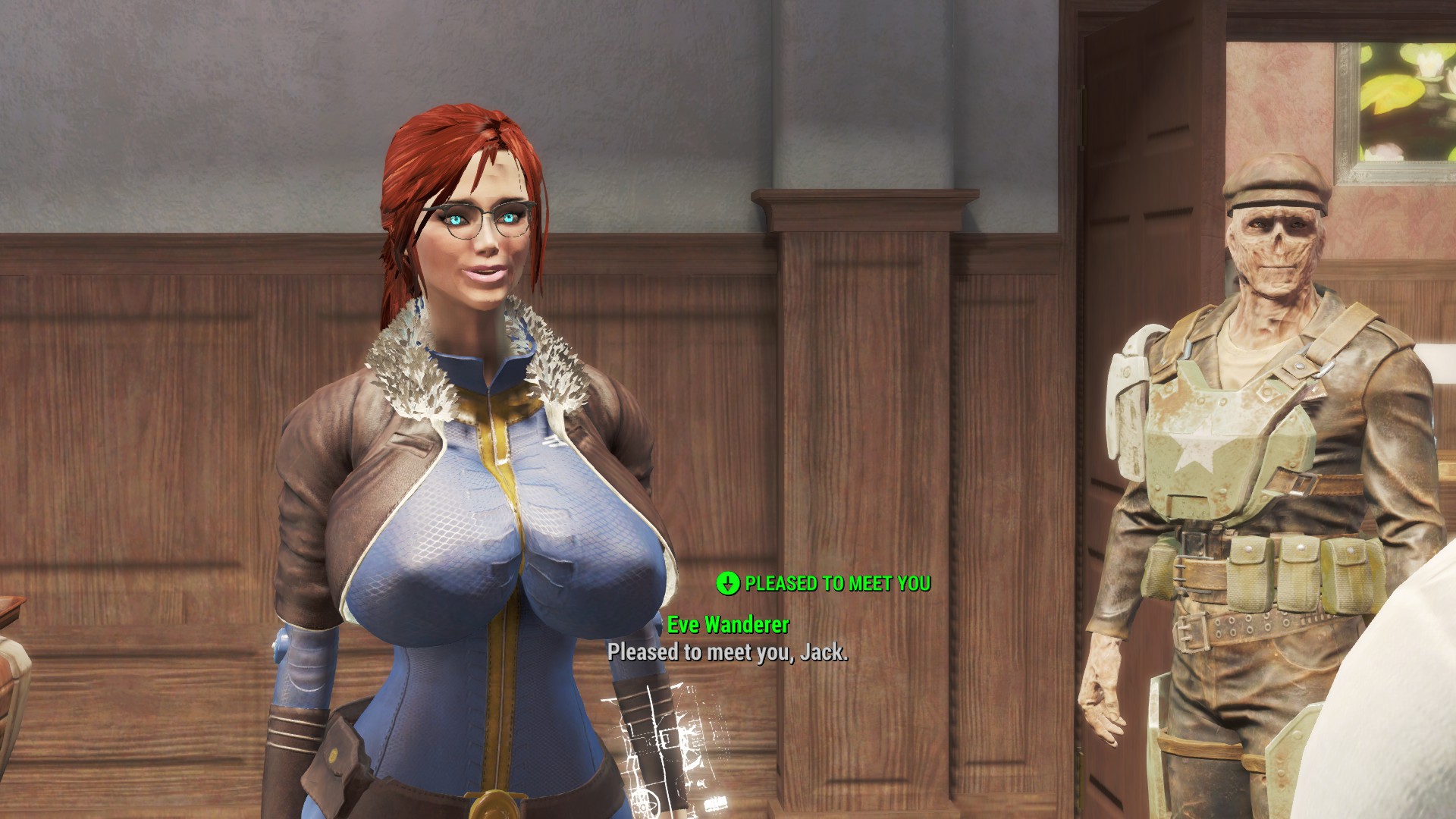Viewport: 1456px width, 819px height.
Task: Choose the "Pleased to meet you" dialogue reply
Action: click(x=836, y=583)
